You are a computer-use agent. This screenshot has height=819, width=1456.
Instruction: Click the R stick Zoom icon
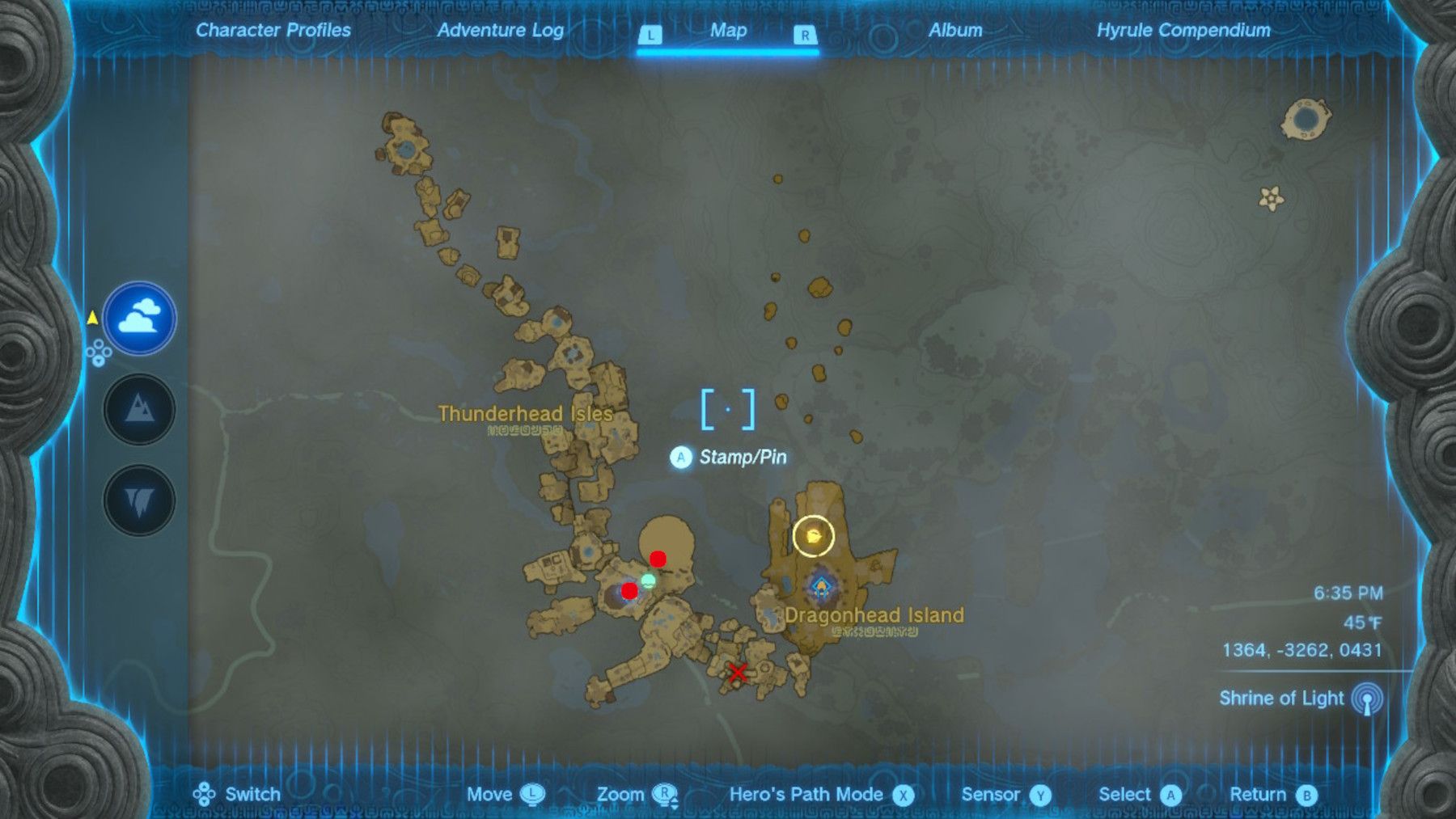click(667, 794)
